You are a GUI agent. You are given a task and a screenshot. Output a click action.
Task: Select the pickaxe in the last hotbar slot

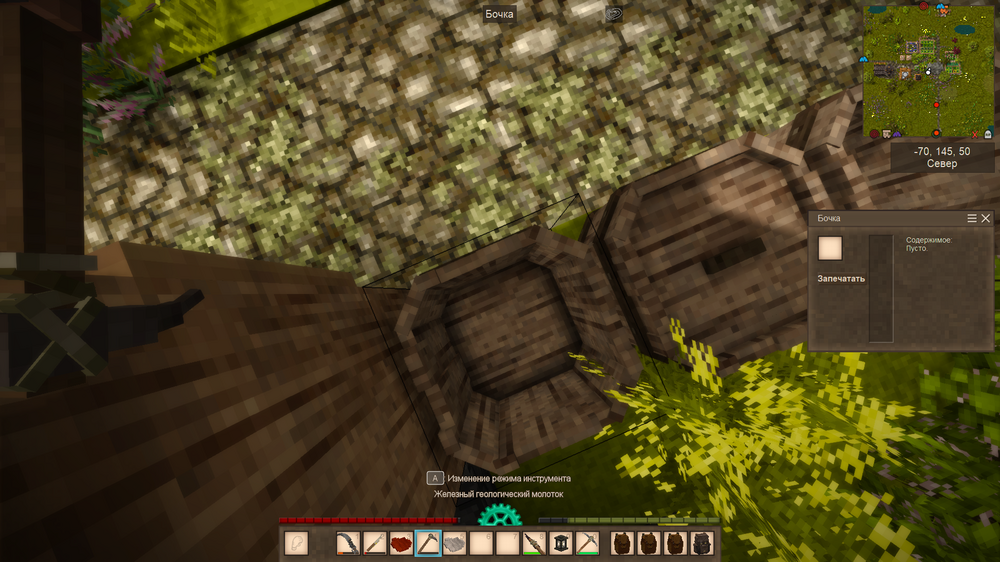(x=587, y=543)
